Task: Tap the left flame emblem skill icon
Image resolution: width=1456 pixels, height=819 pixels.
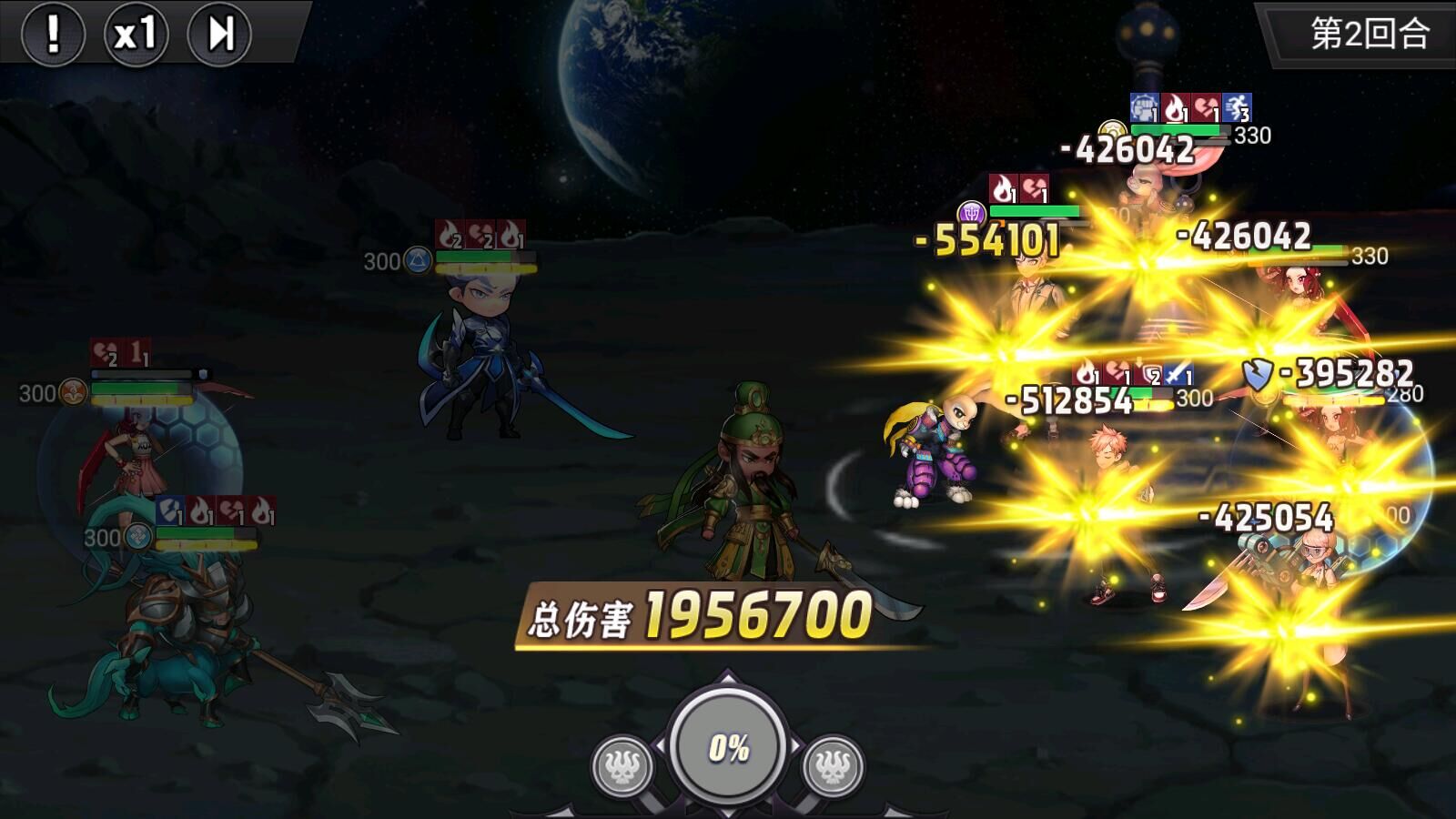Action: pyautogui.click(x=622, y=766)
